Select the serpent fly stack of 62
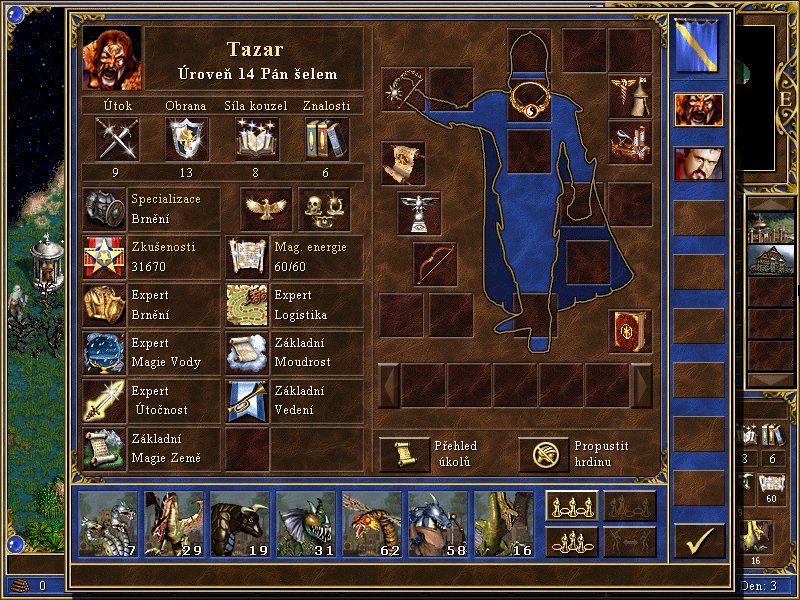Screen dimensions: 800x600 [x=371, y=523]
